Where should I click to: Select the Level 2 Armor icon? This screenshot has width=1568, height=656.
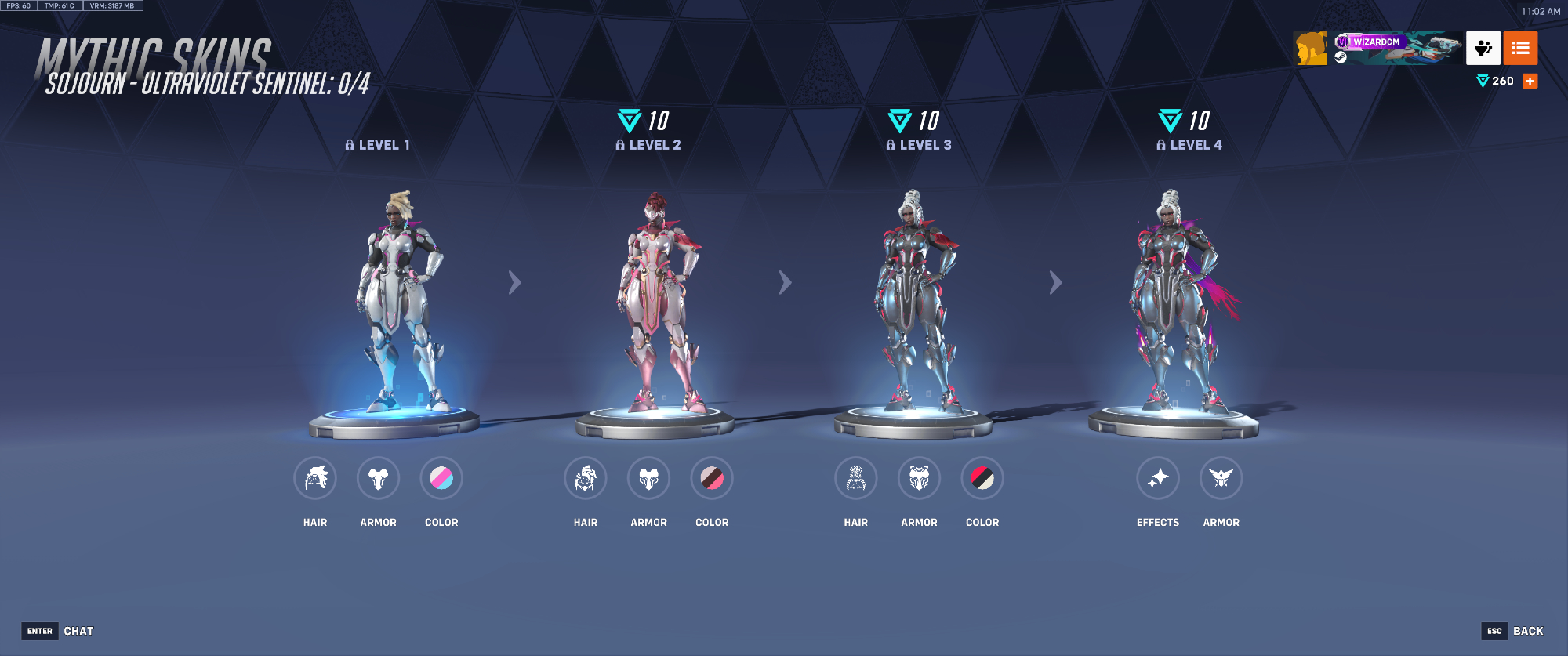(x=648, y=478)
